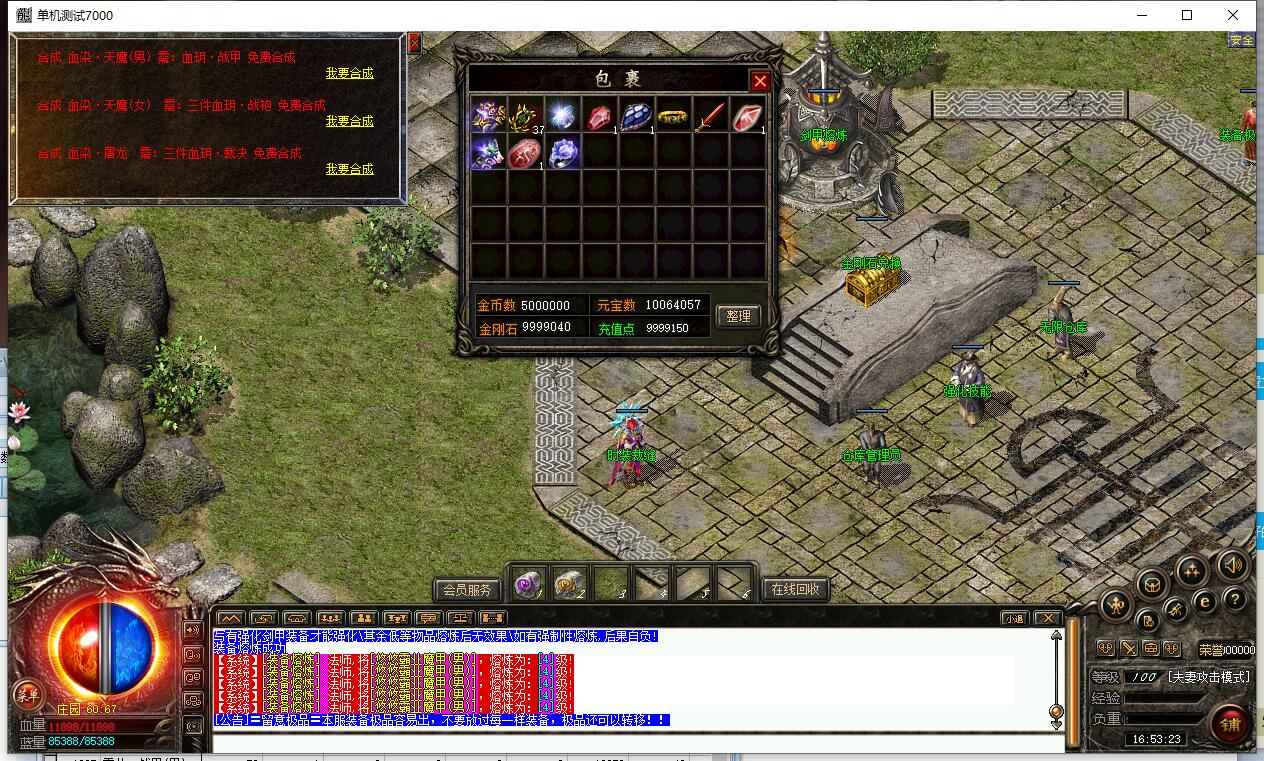Screen dimensions: 1264x761
Task: Use the orange scroll in hotbar slot 2
Action: pyautogui.click(x=568, y=584)
